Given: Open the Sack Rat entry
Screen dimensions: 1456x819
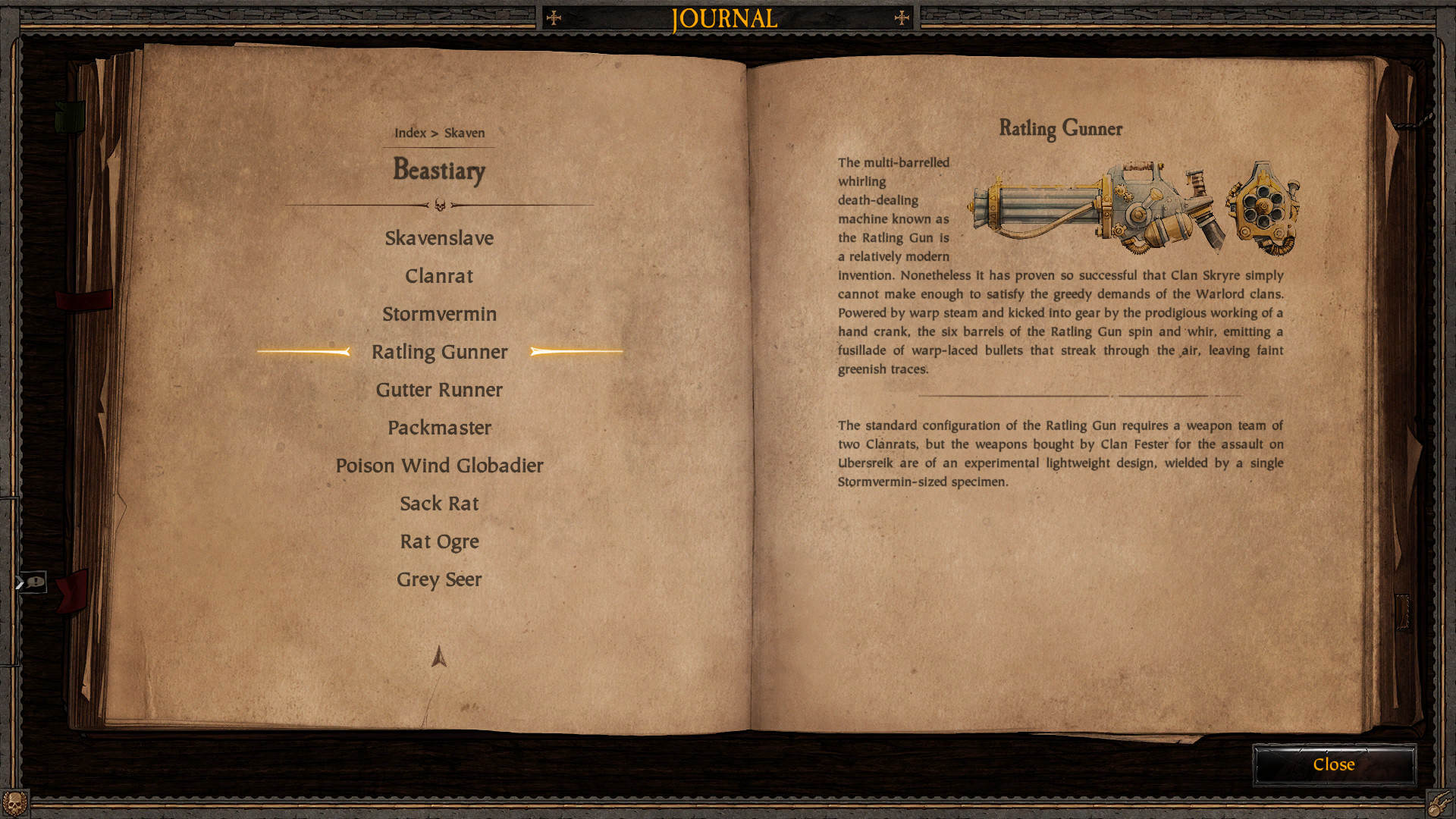Looking at the screenshot, I should [x=439, y=504].
